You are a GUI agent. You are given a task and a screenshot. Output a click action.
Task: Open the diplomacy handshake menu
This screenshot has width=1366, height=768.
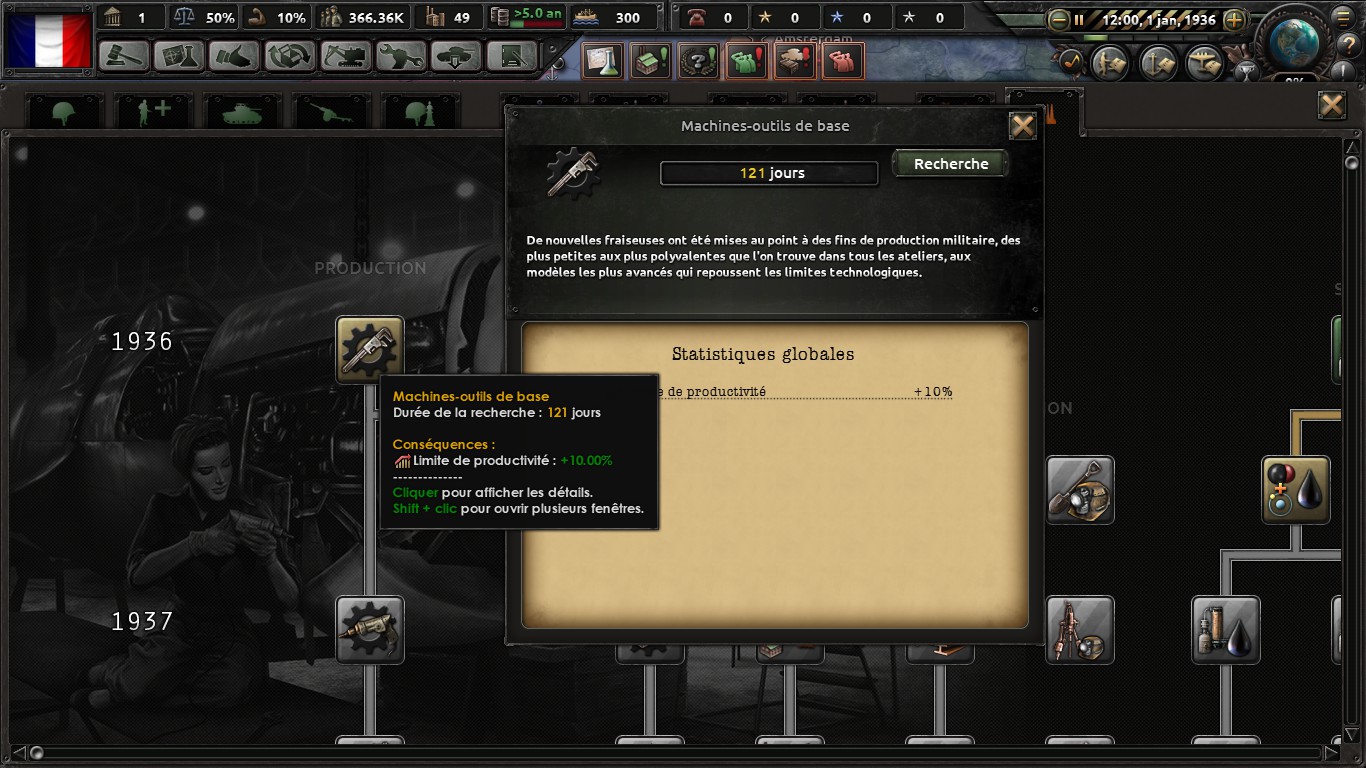235,56
